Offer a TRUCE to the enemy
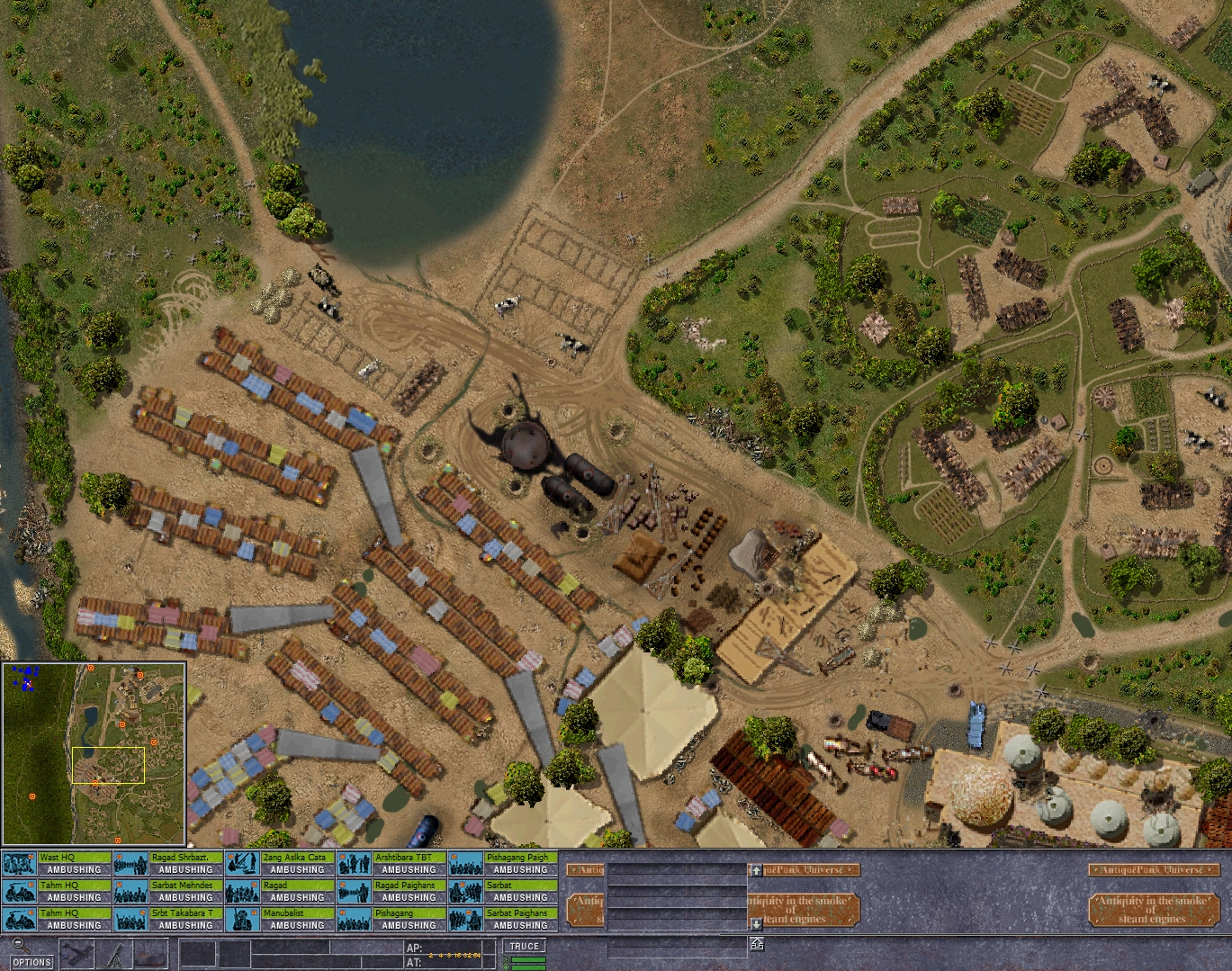Viewport: 1232px width, 971px height. [524, 947]
